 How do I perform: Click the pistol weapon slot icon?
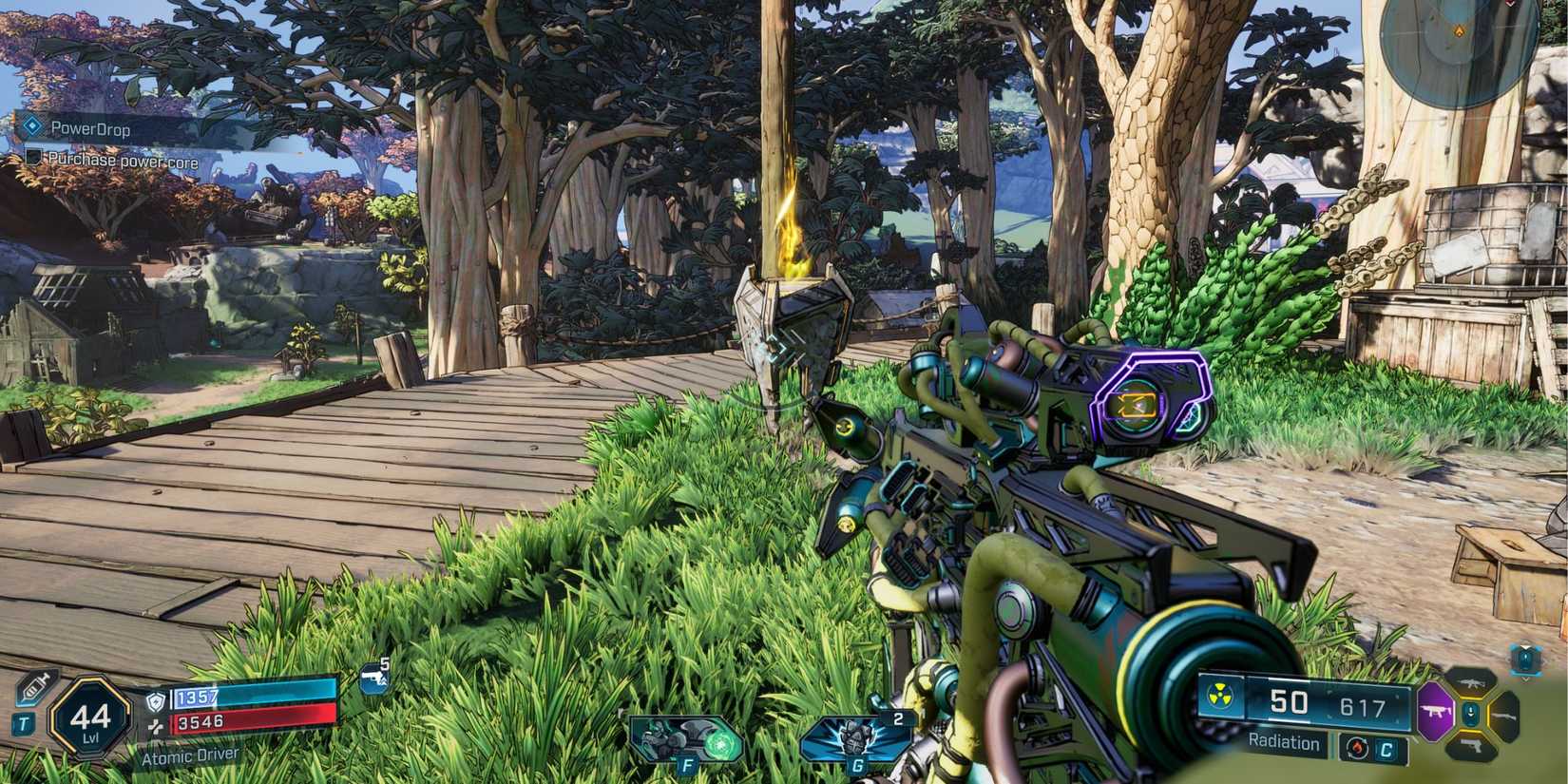click(1472, 746)
